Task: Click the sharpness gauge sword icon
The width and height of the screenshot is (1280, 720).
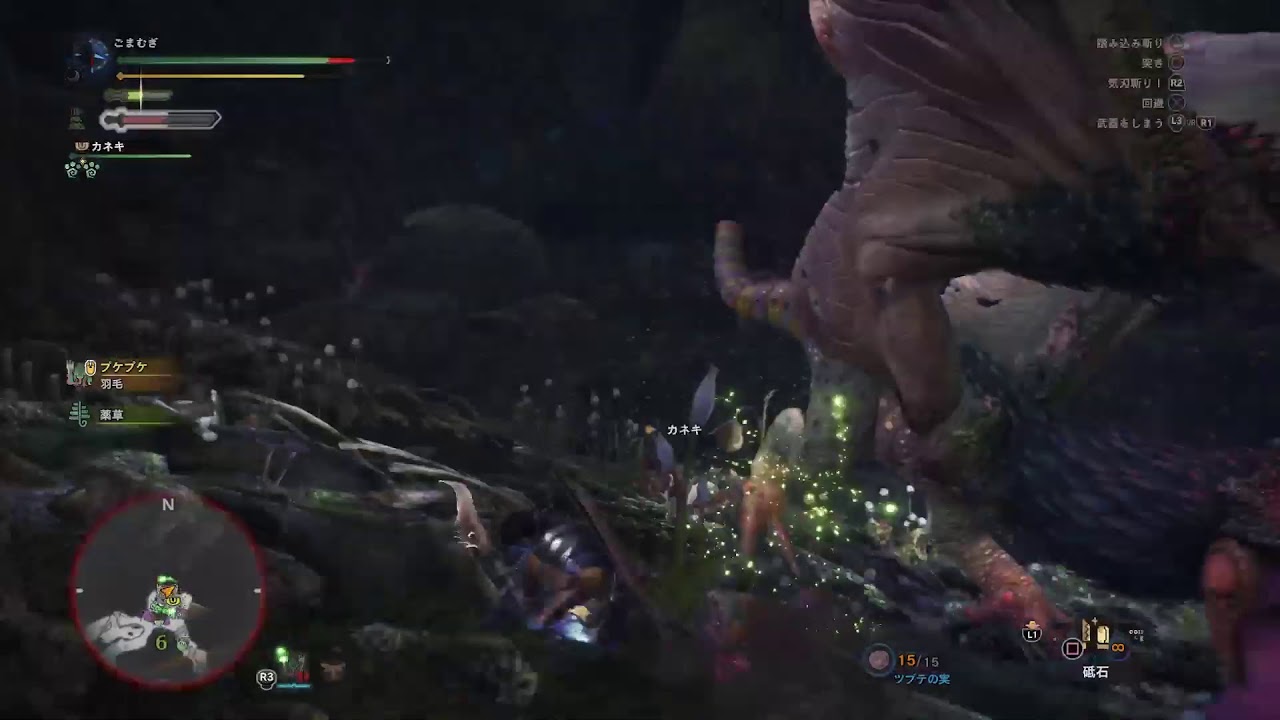Action: [x=115, y=120]
